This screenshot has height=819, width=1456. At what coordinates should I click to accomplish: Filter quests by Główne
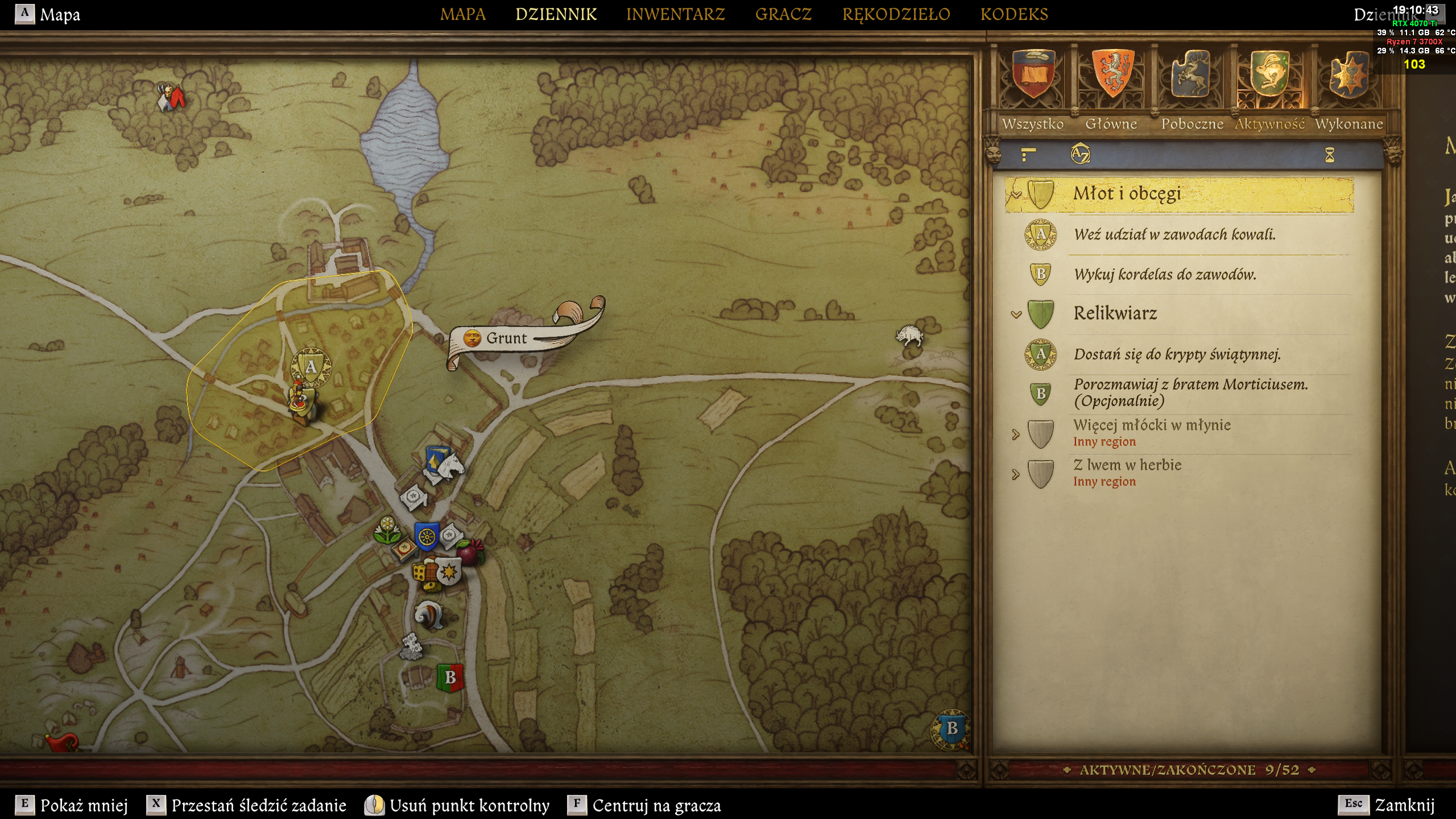click(x=1111, y=85)
